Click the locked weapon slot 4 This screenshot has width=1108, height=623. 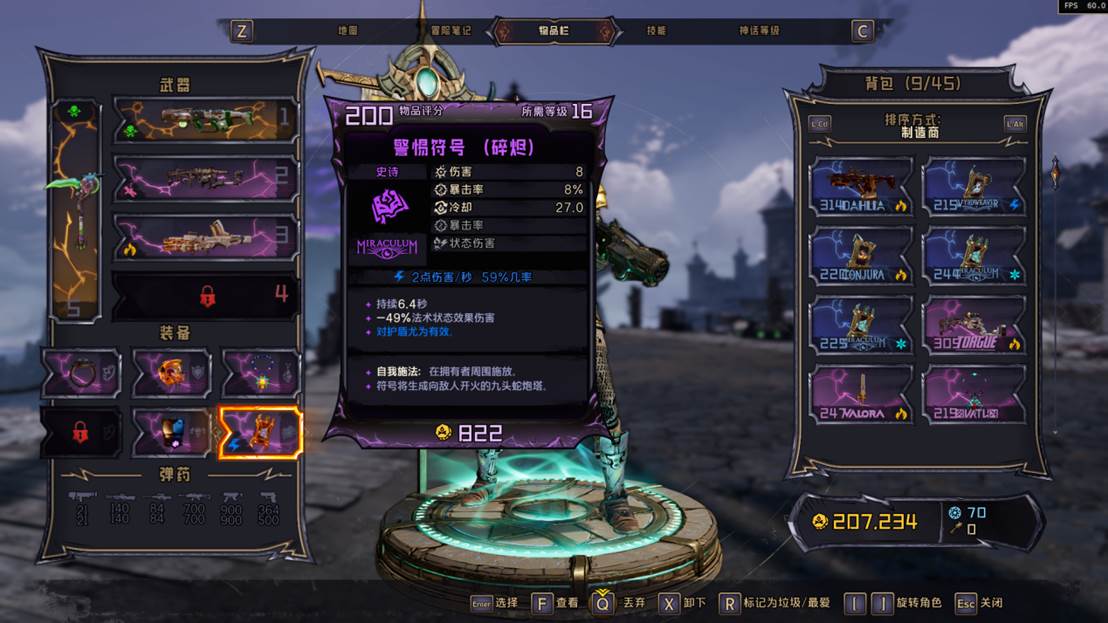tap(206, 296)
